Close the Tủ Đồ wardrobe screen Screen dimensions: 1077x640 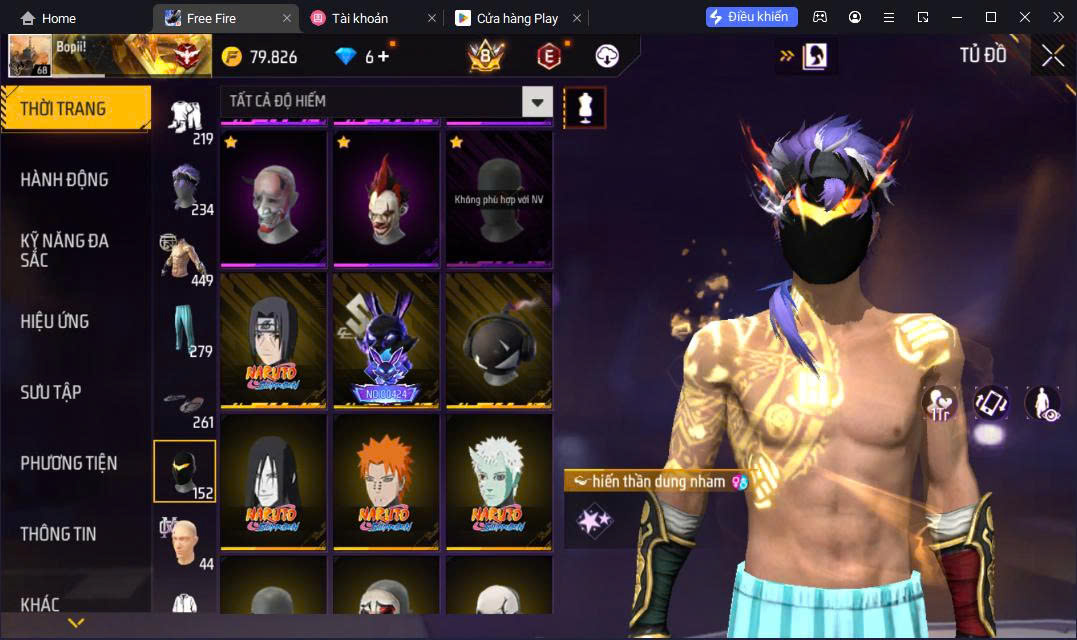click(x=1052, y=56)
